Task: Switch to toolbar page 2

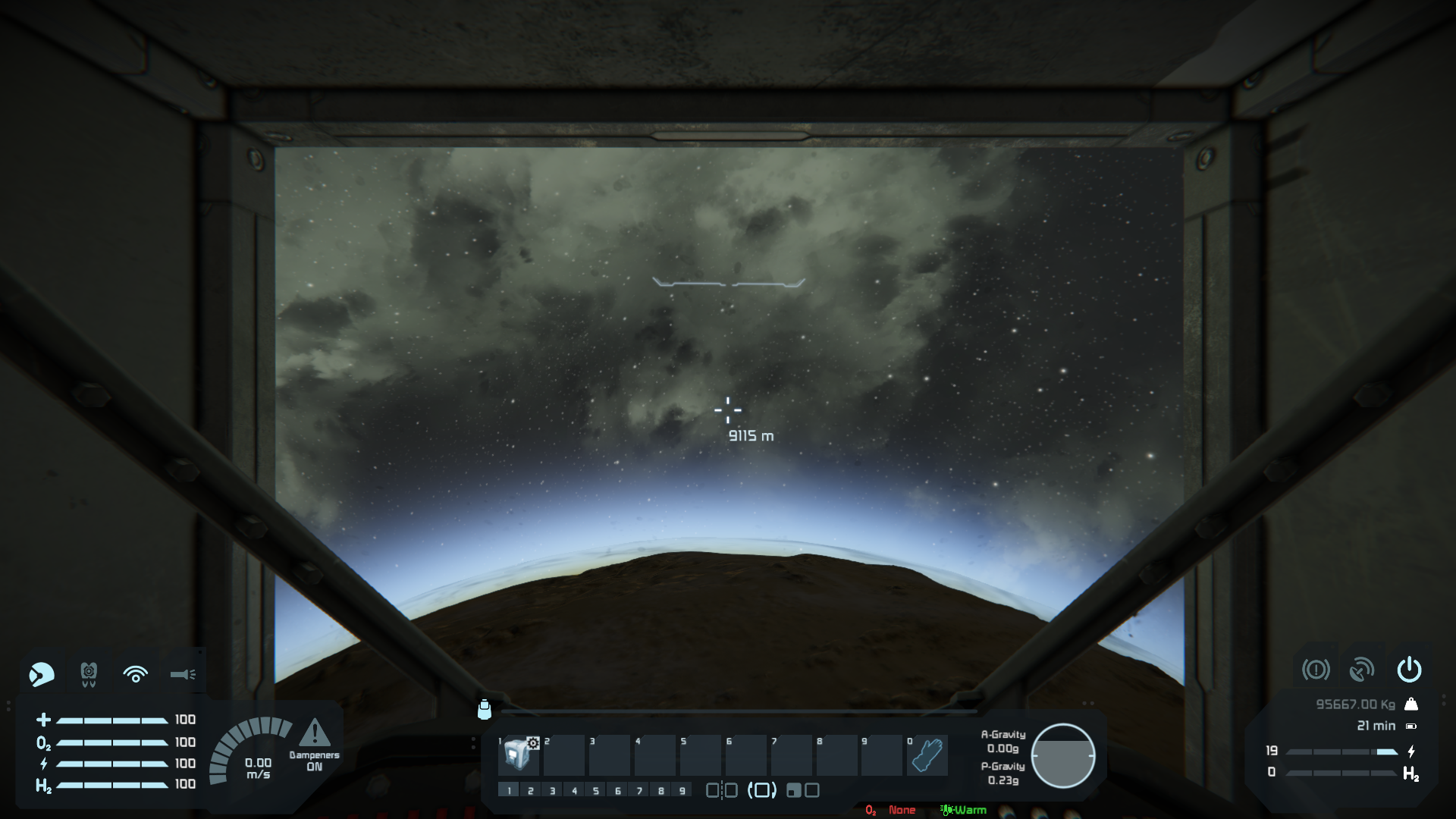Action: (531, 791)
